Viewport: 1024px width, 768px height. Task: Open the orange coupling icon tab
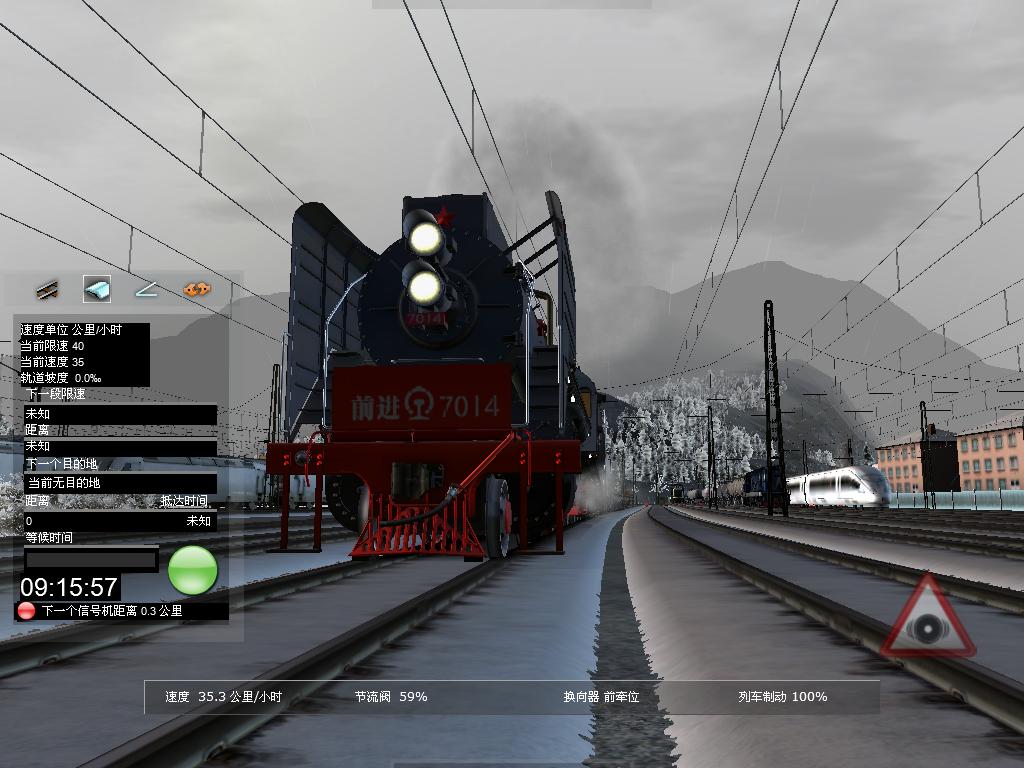click(x=197, y=290)
